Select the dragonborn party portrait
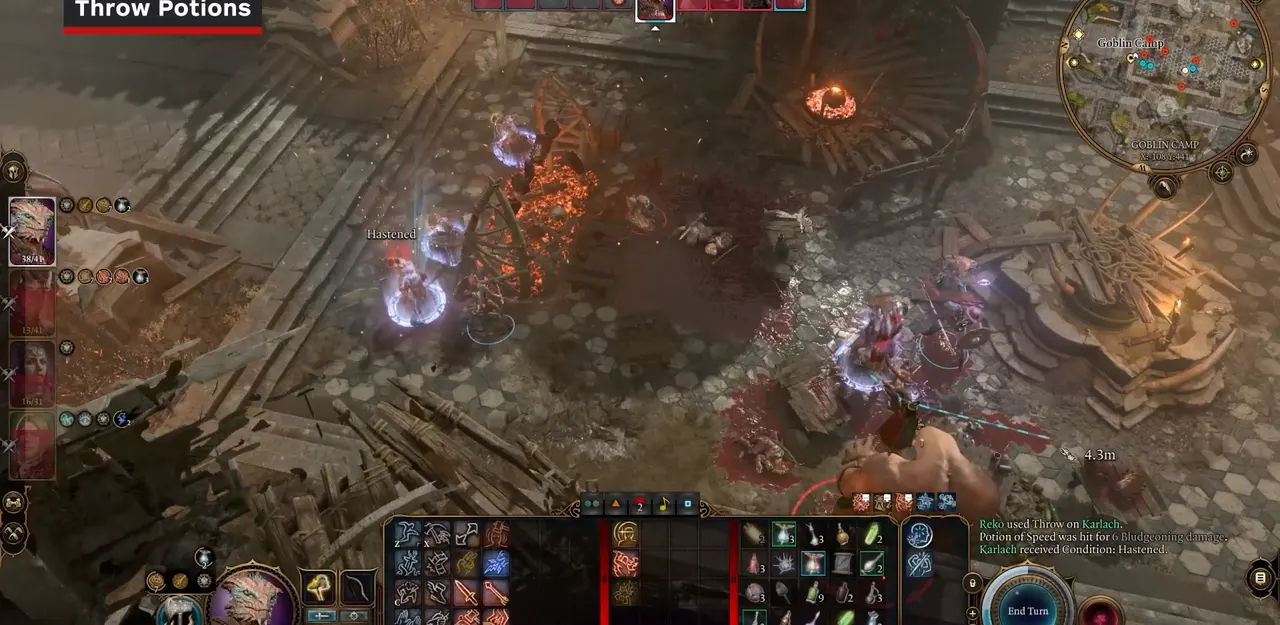The image size is (1280, 625). point(31,231)
